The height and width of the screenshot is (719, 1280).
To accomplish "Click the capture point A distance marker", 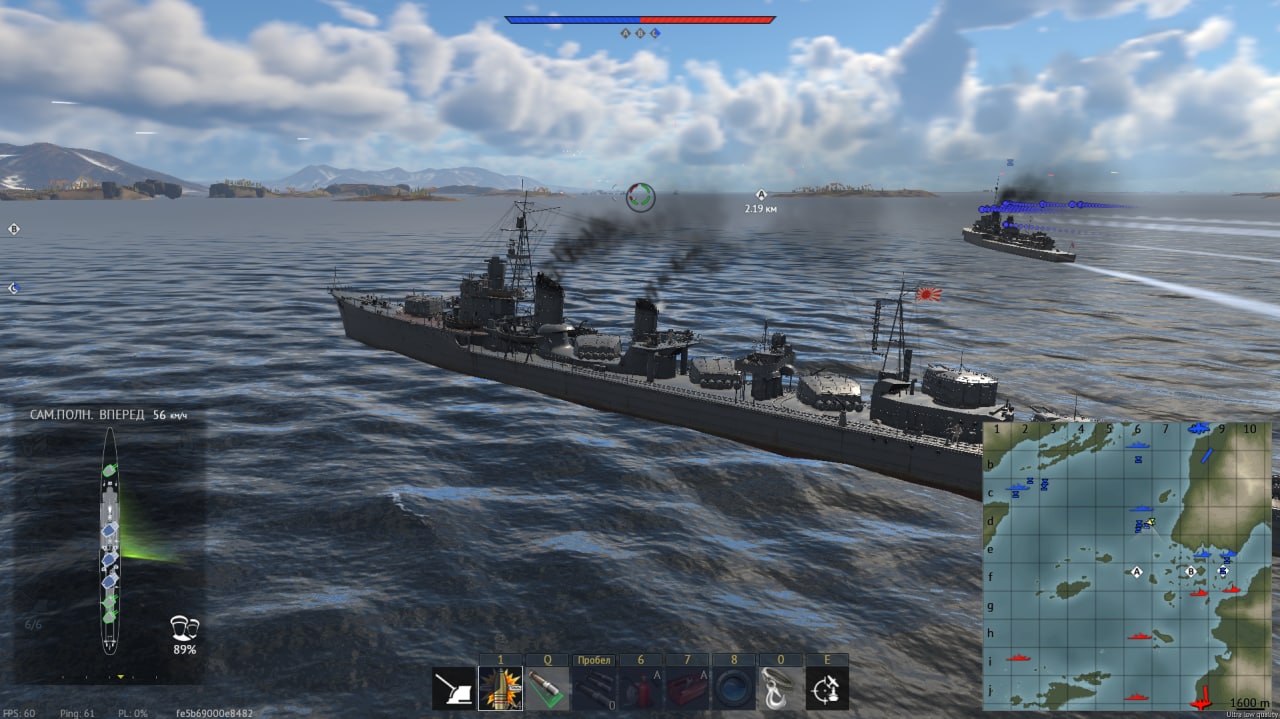I will coord(760,196).
